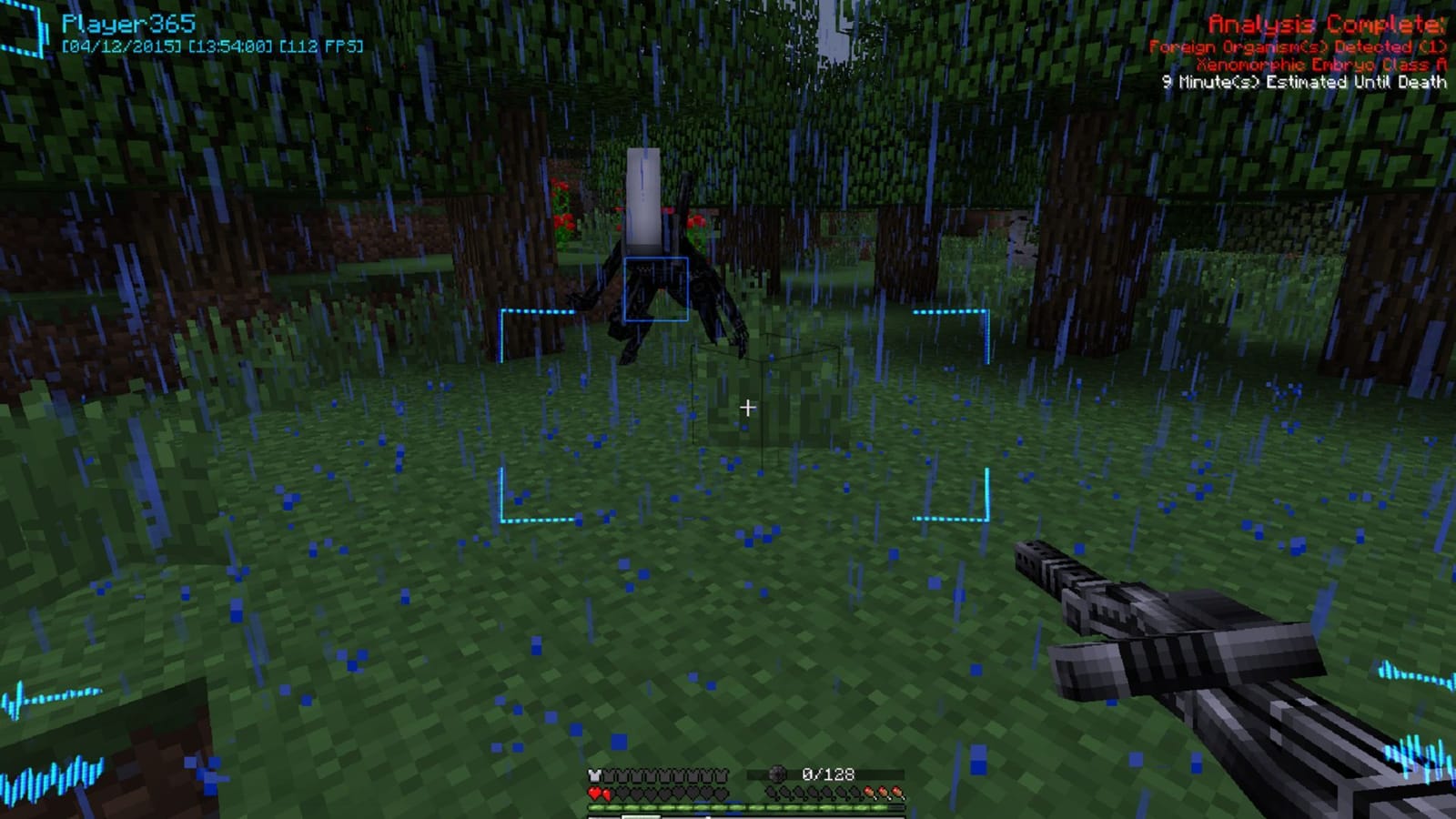Click the second red heart on the health bar

pyautogui.click(x=607, y=793)
